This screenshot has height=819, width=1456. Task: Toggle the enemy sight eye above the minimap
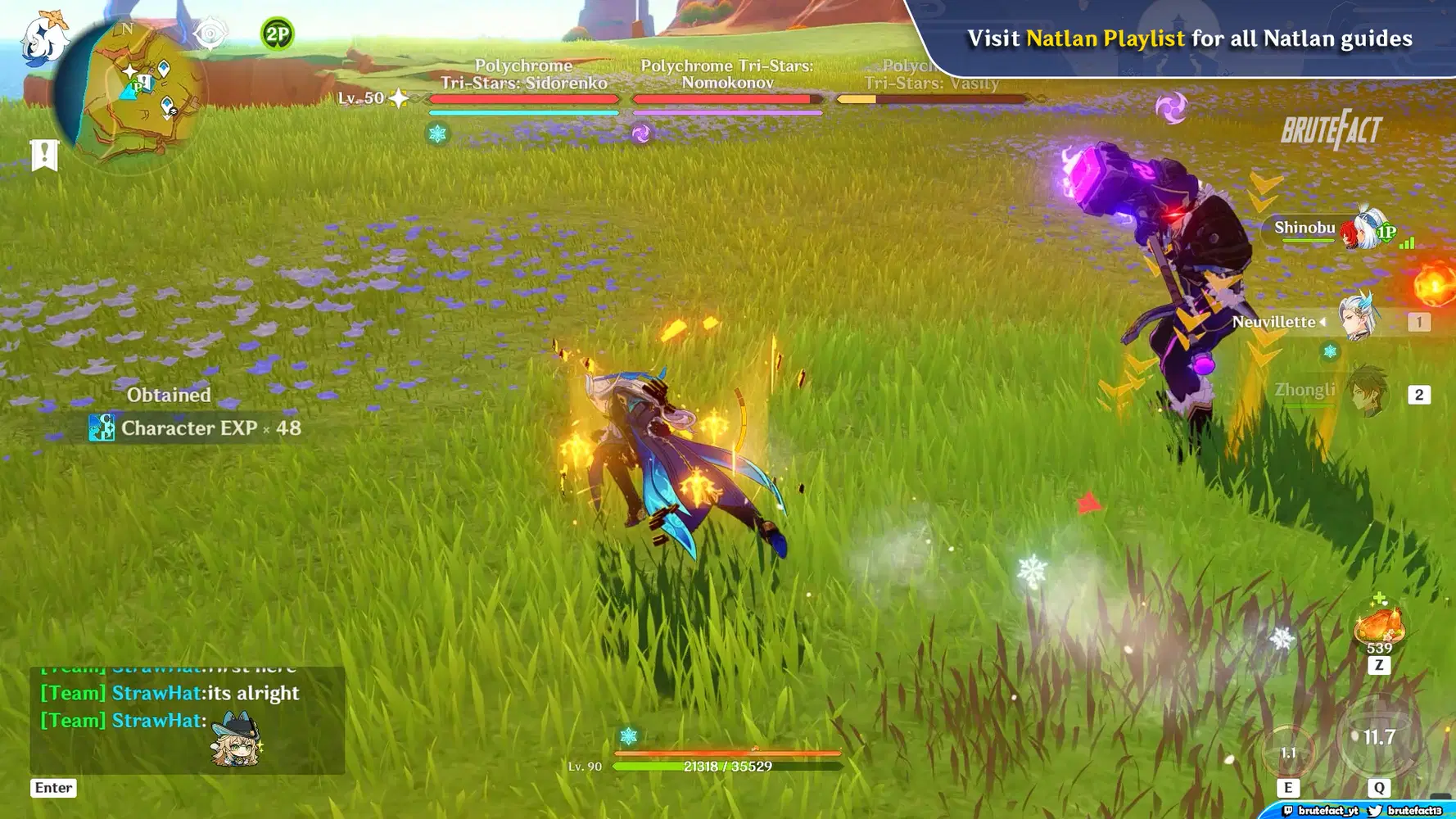pyautogui.click(x=211, y=33)
